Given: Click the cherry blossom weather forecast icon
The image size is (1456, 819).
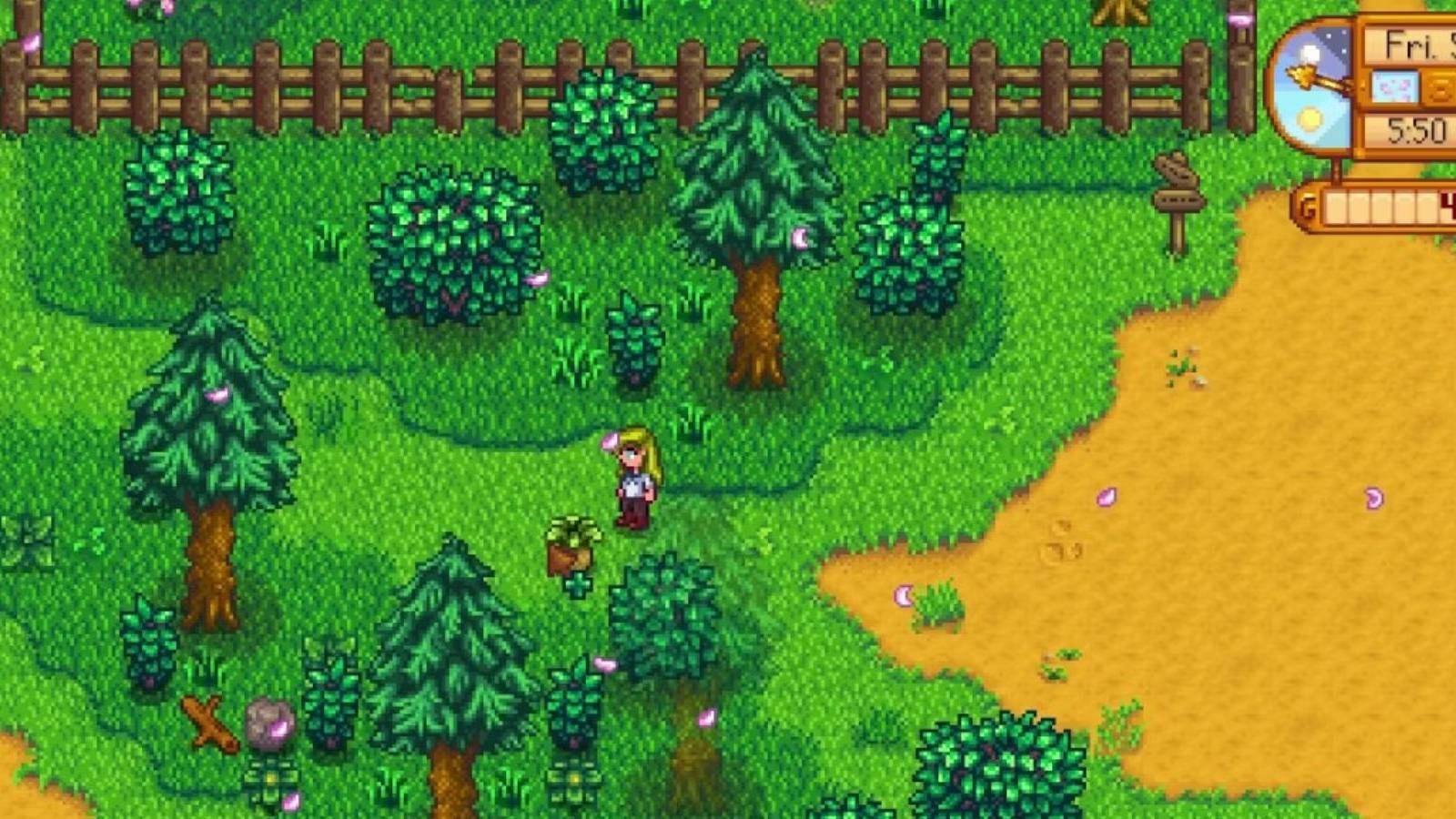Looking at the screenshot, I should click(1396, 86).
